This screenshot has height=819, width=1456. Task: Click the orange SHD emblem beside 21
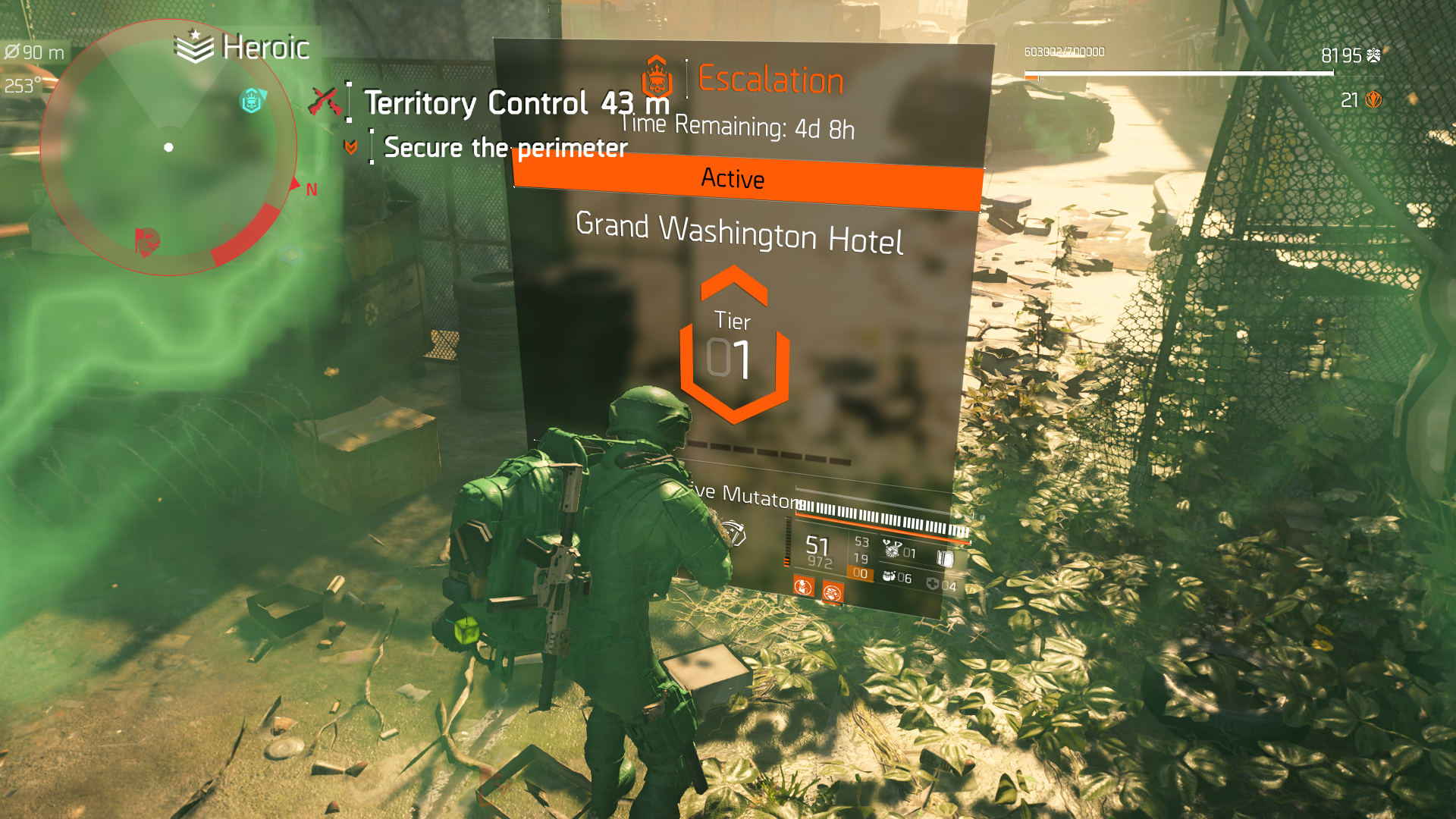click(1373, 100)
